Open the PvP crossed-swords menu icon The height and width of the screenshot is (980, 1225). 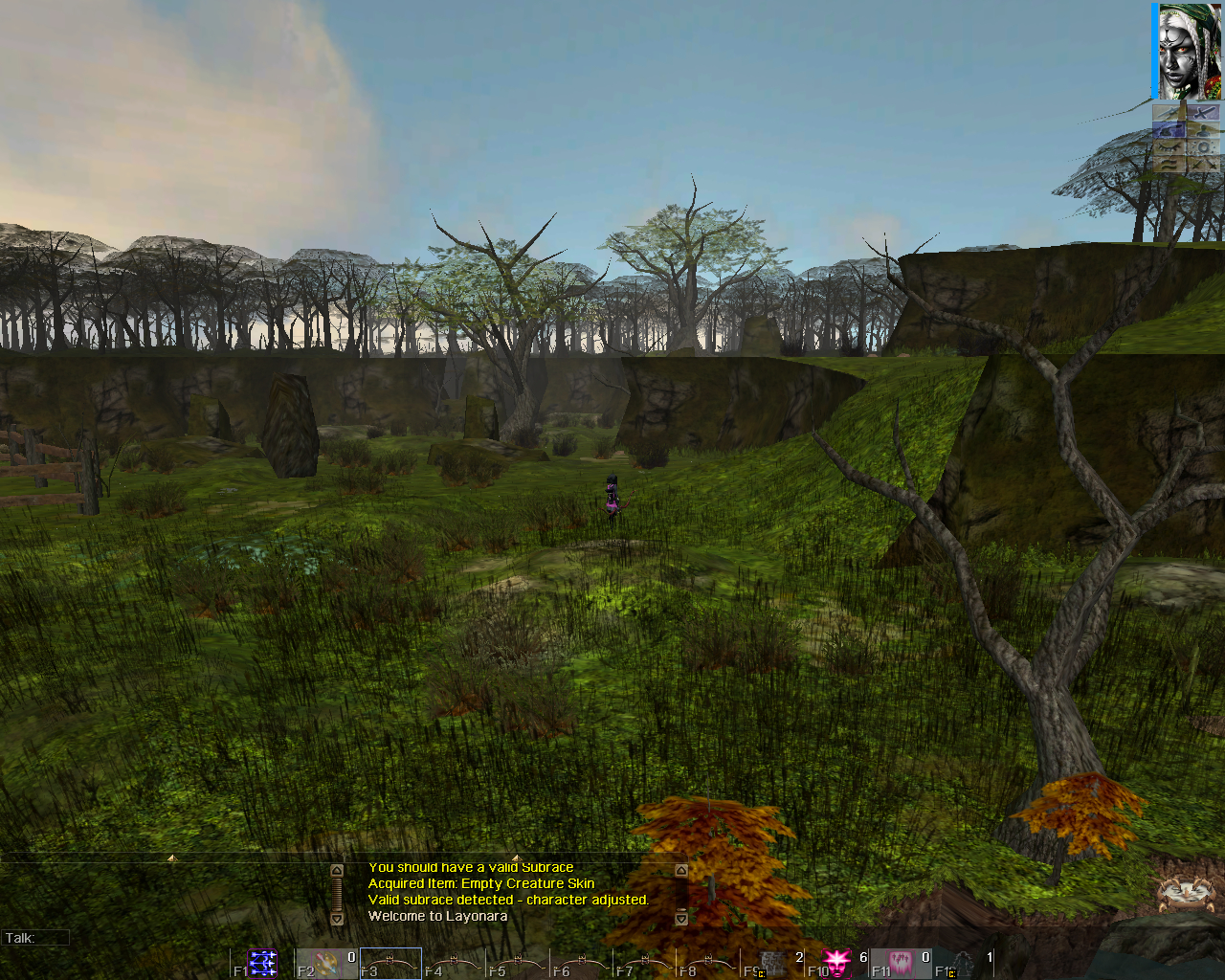pos(1204,165)
